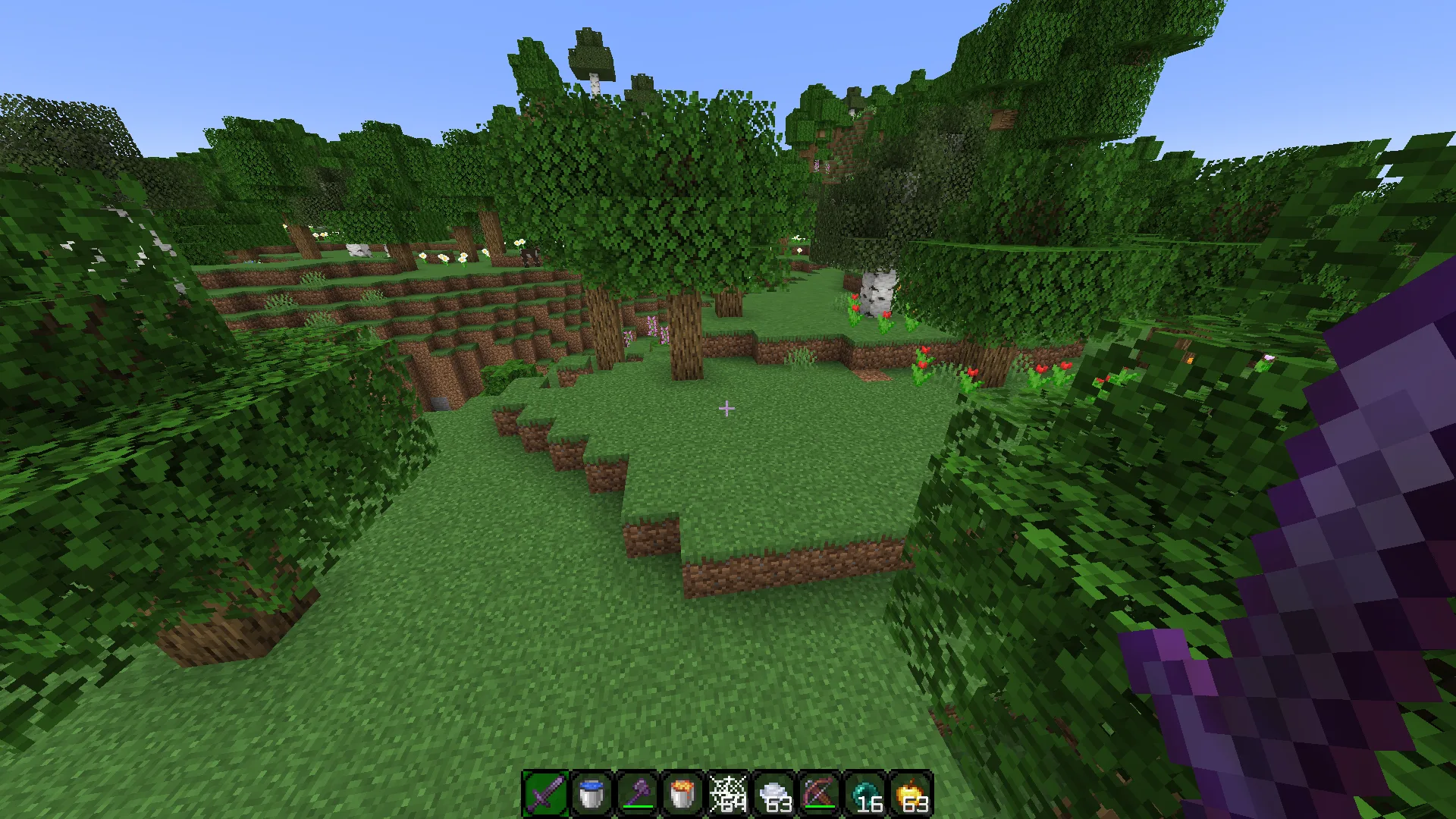
Task: Select the lava bucket in hotbar
Action: pos(682,795)
